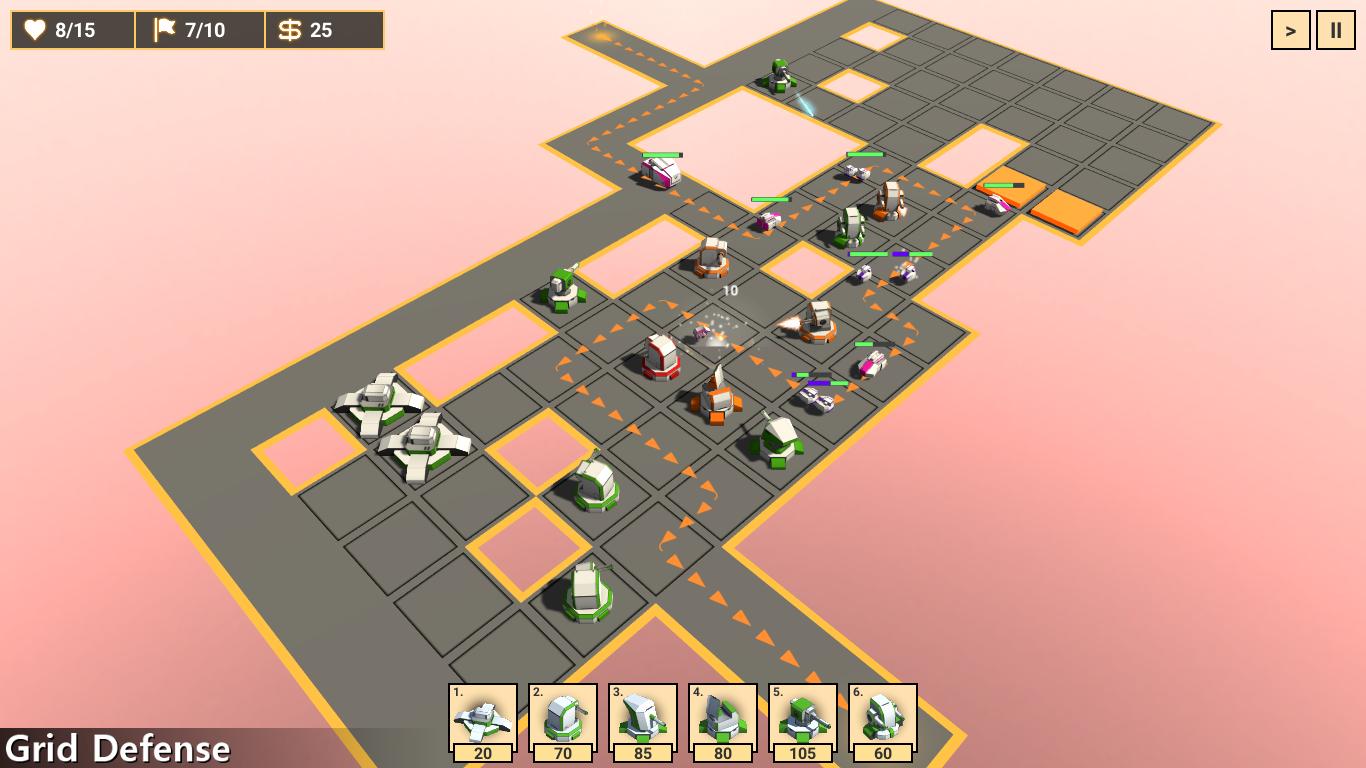Viewport: 1366px width, 768px height.
Task: Select tower card 1 costing 20
Action: pos(482,720)
